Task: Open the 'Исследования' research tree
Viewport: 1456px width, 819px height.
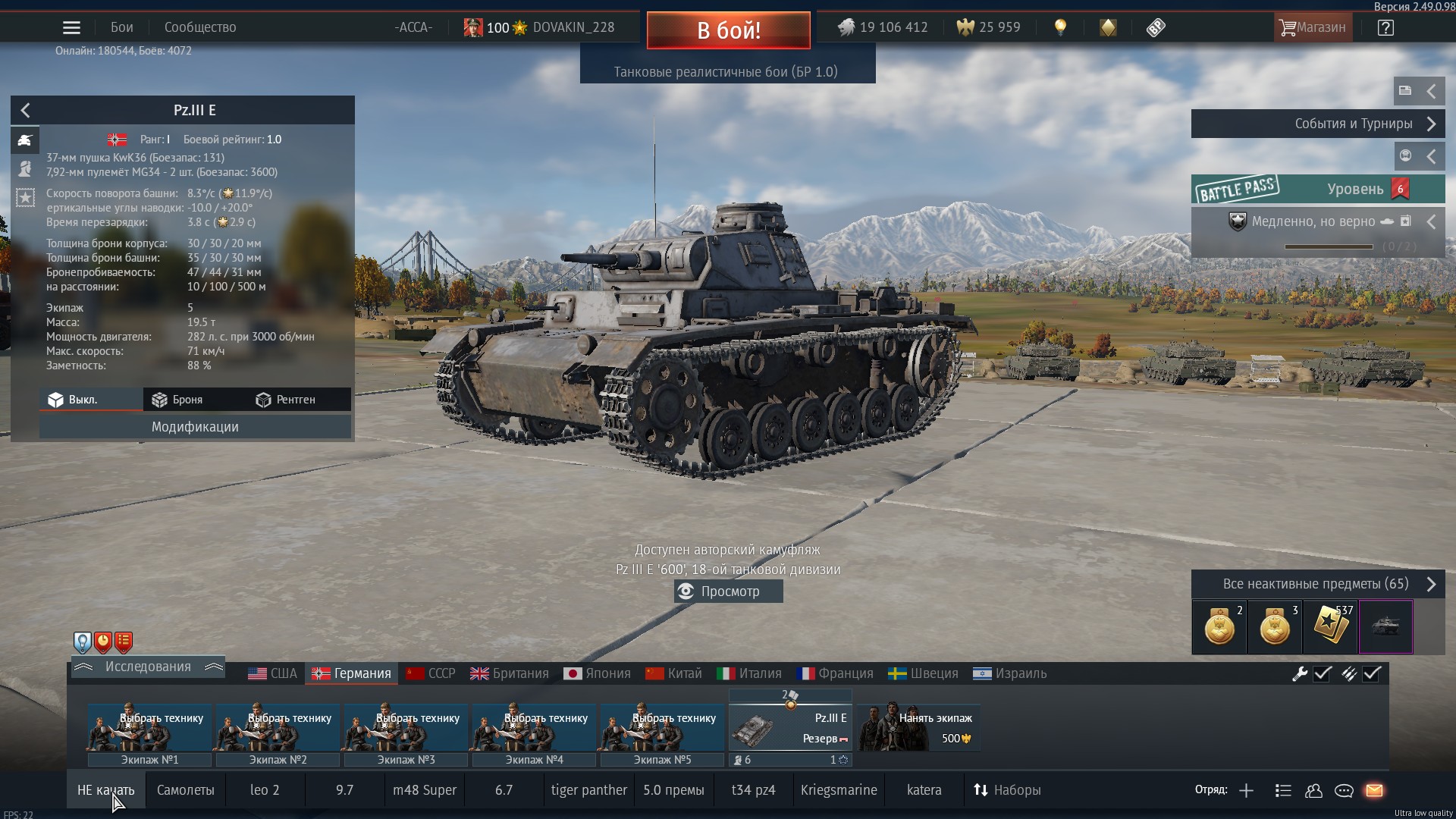Action: pyautogui.click(x=148, y=667)
